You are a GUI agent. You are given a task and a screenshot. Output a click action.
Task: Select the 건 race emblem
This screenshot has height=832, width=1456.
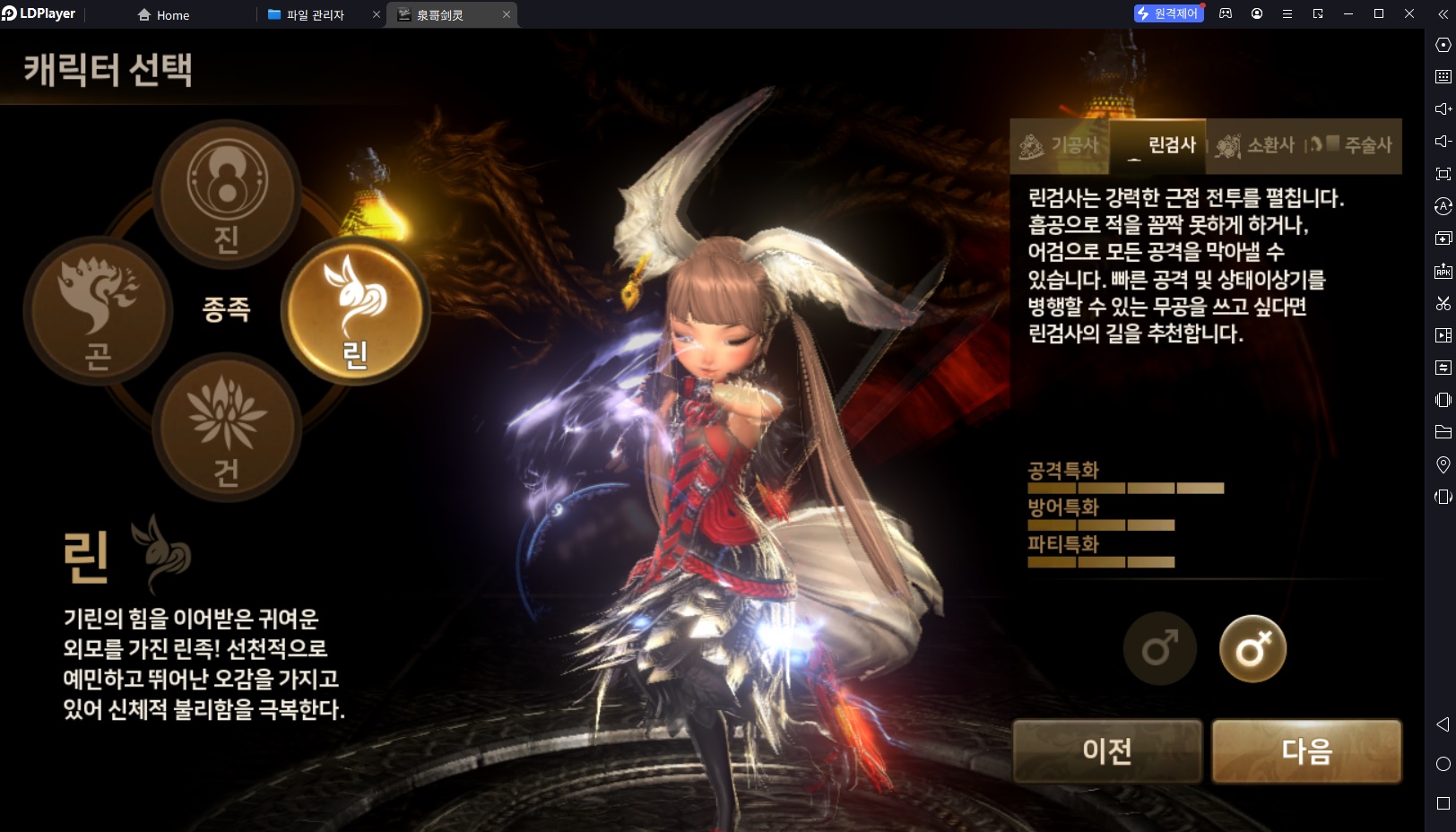(227, 427)
